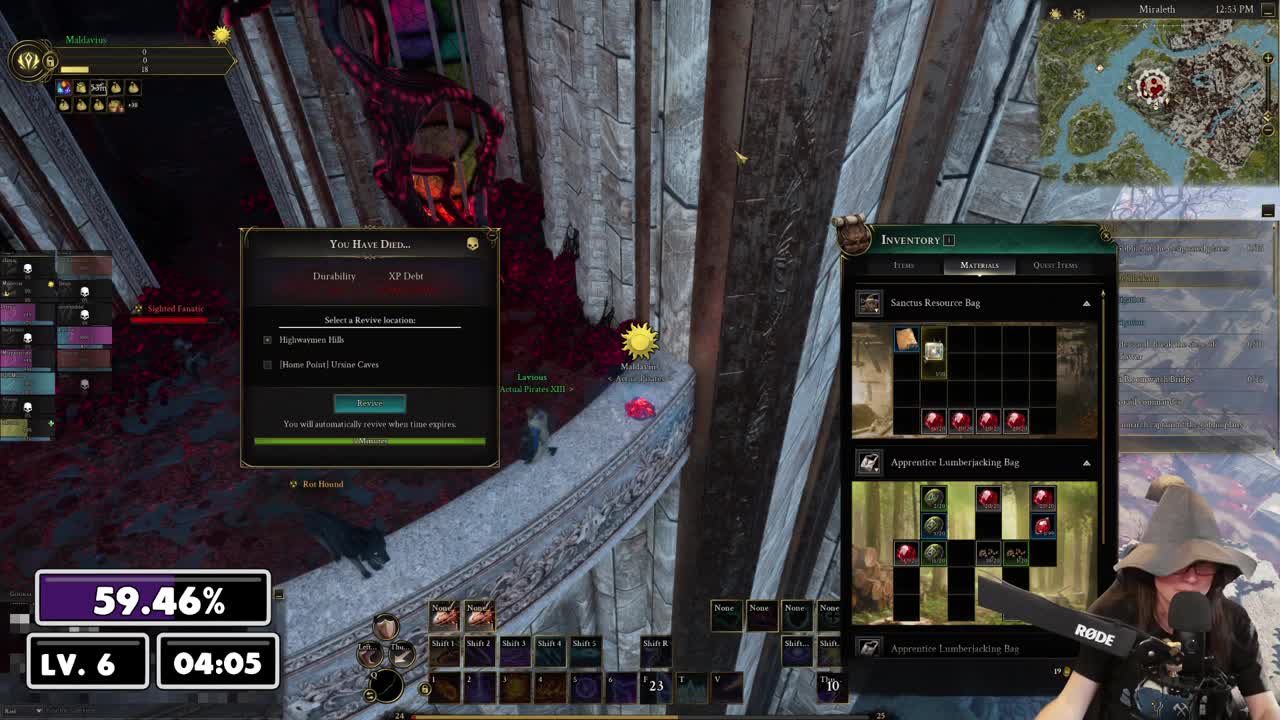Collapse the Sanctus Resource Bag section
This screenshot has height=720, width=1280.
tap(1086, 303)
